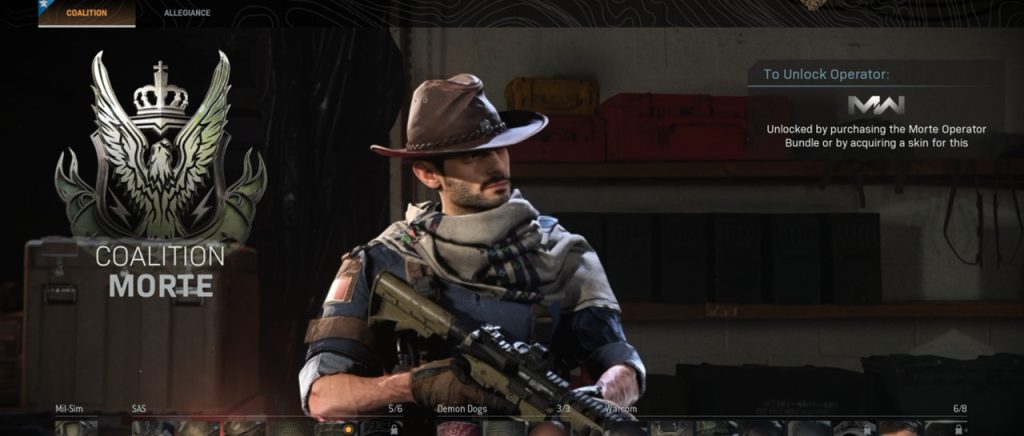Open the Allegiance faction tab
Viewport: 1024px width, 436px height.
(x=187, y=13)
